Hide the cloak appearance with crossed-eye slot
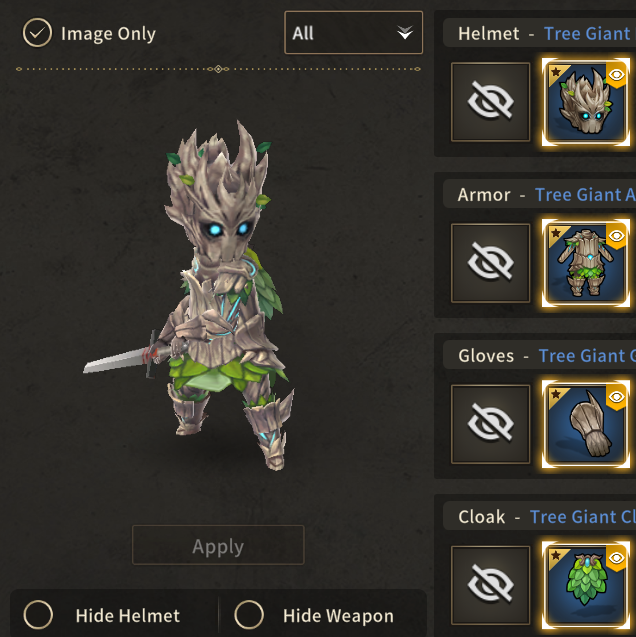Screen dimensions: 636x637 click(490, 585)
